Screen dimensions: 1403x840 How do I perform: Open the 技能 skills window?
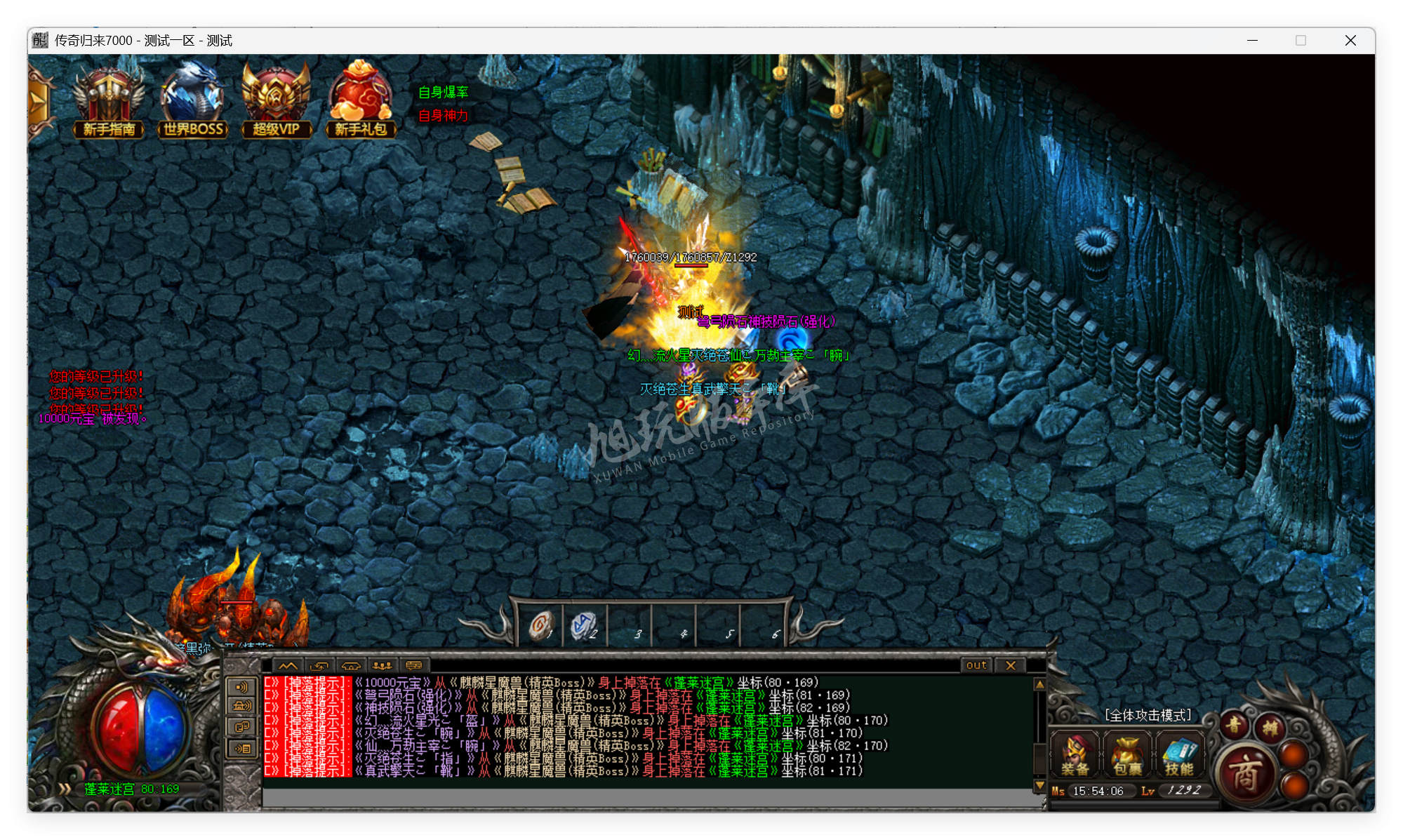1180,756
